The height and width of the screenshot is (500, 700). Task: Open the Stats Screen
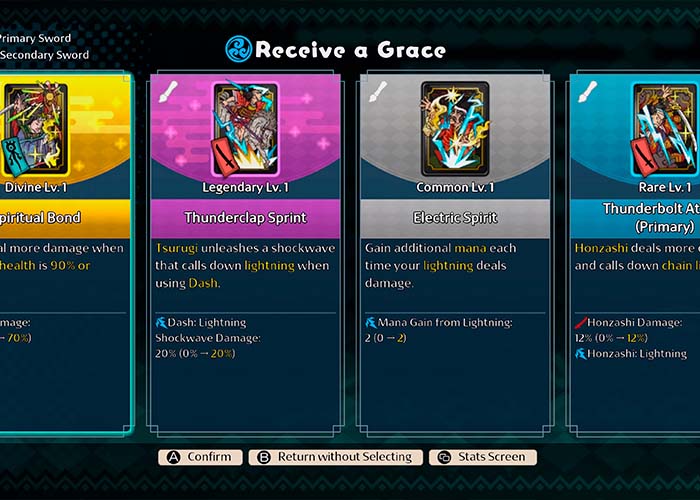(x=483, y=457)
